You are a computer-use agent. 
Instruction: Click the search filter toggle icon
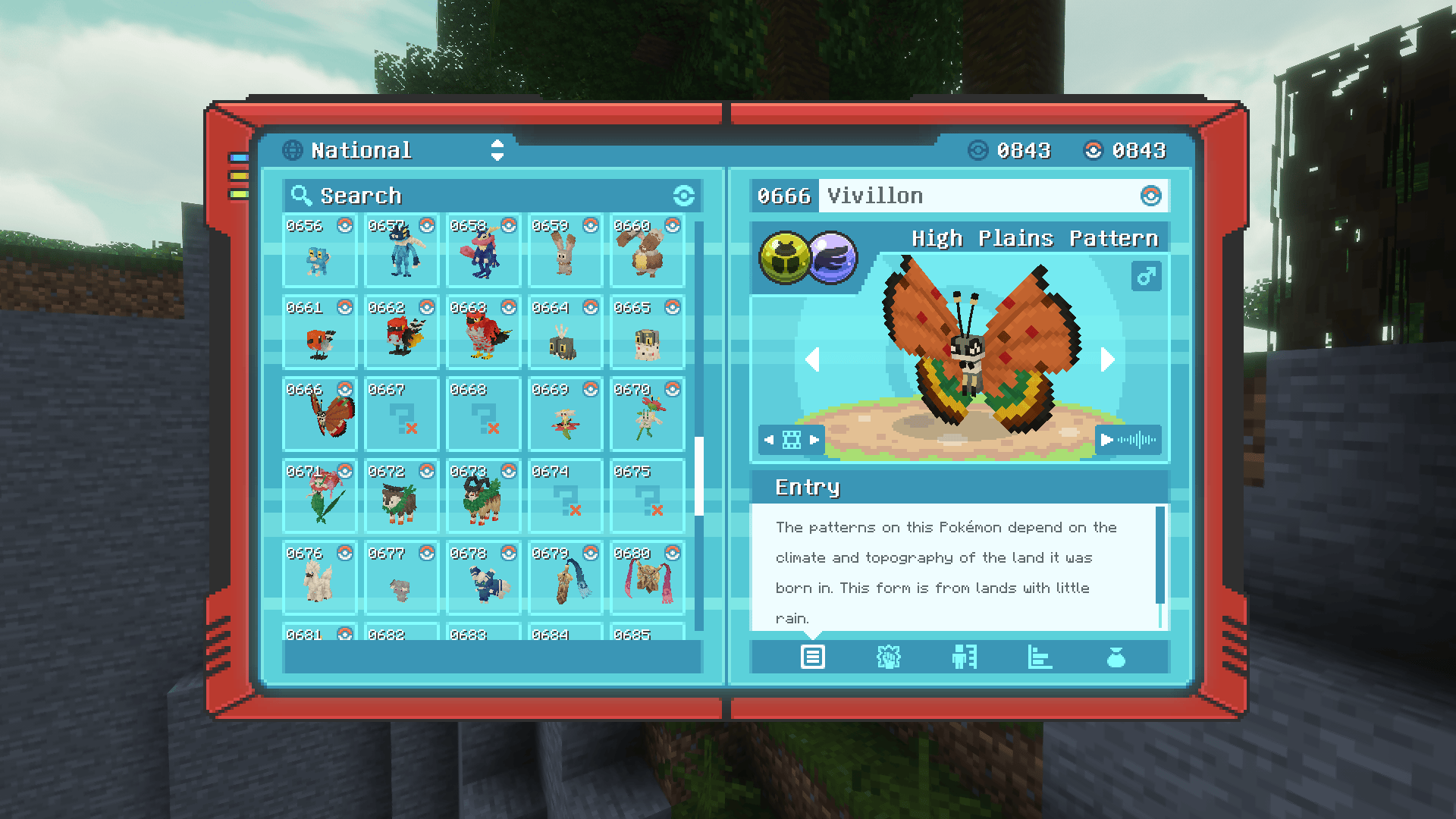coord(683,196)
